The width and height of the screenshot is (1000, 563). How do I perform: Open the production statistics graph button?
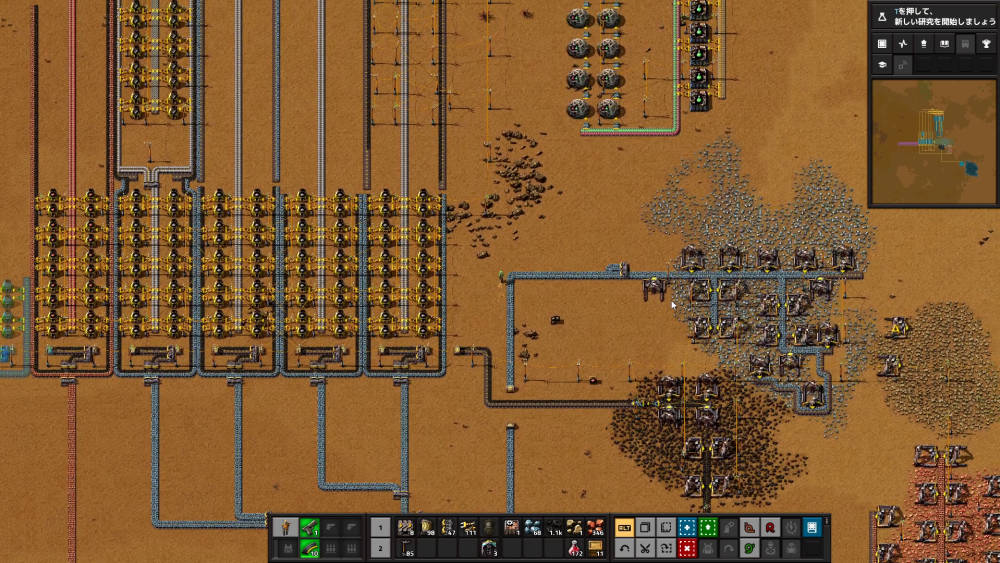(x=903, y=44)
